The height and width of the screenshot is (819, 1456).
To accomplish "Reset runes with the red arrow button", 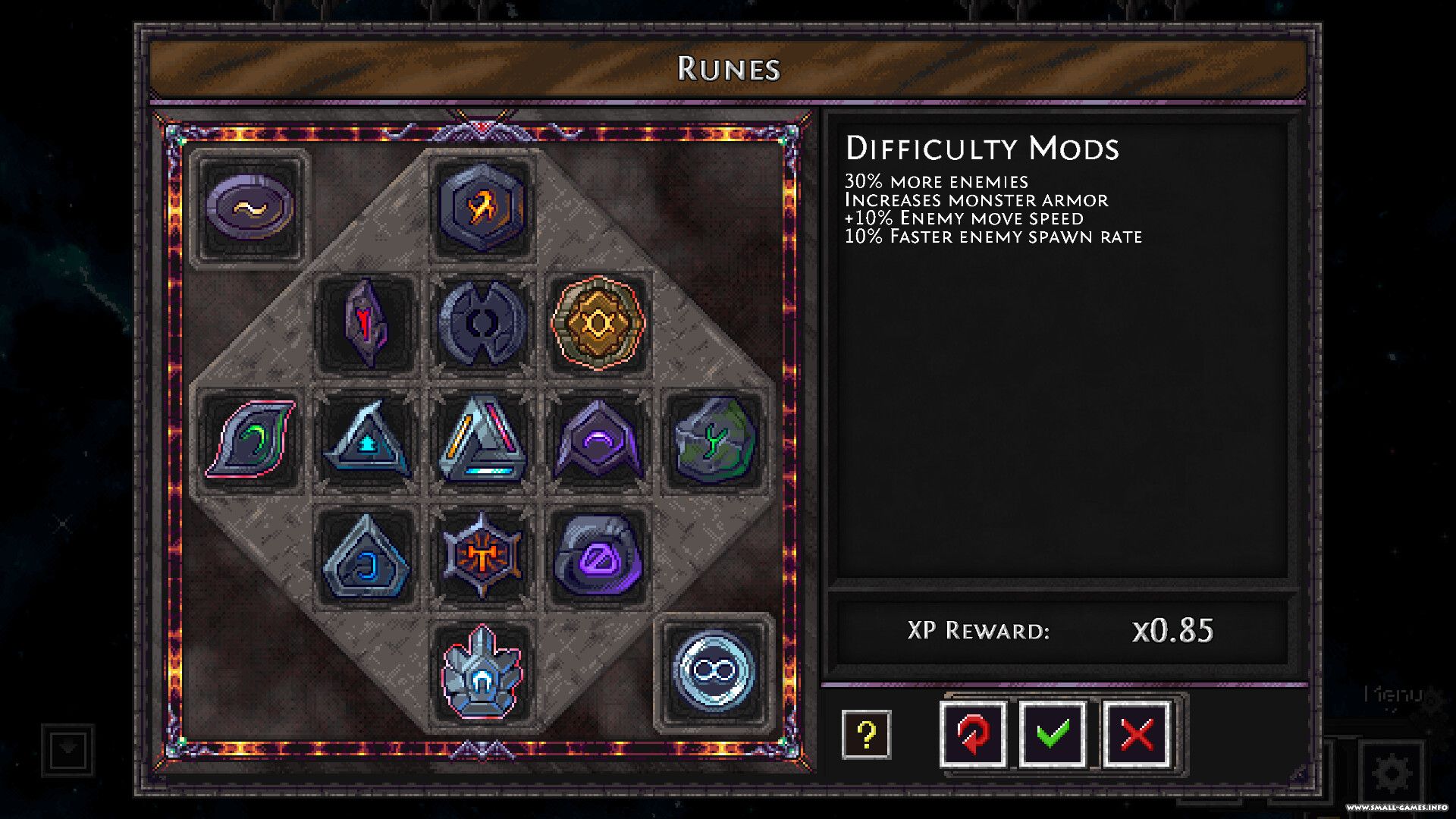I will click(973, 734).
